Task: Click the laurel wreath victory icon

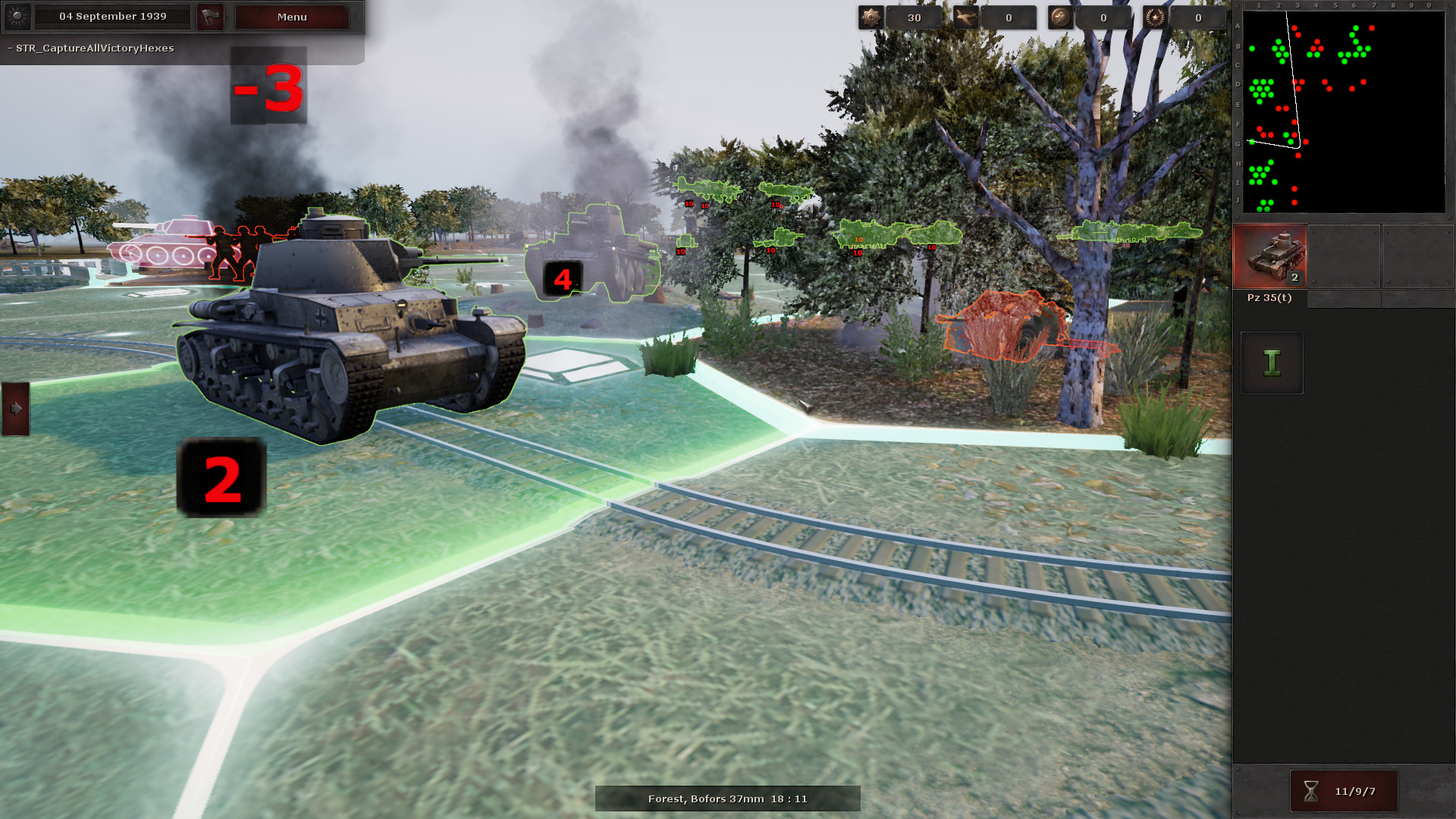Action: 1156,17
